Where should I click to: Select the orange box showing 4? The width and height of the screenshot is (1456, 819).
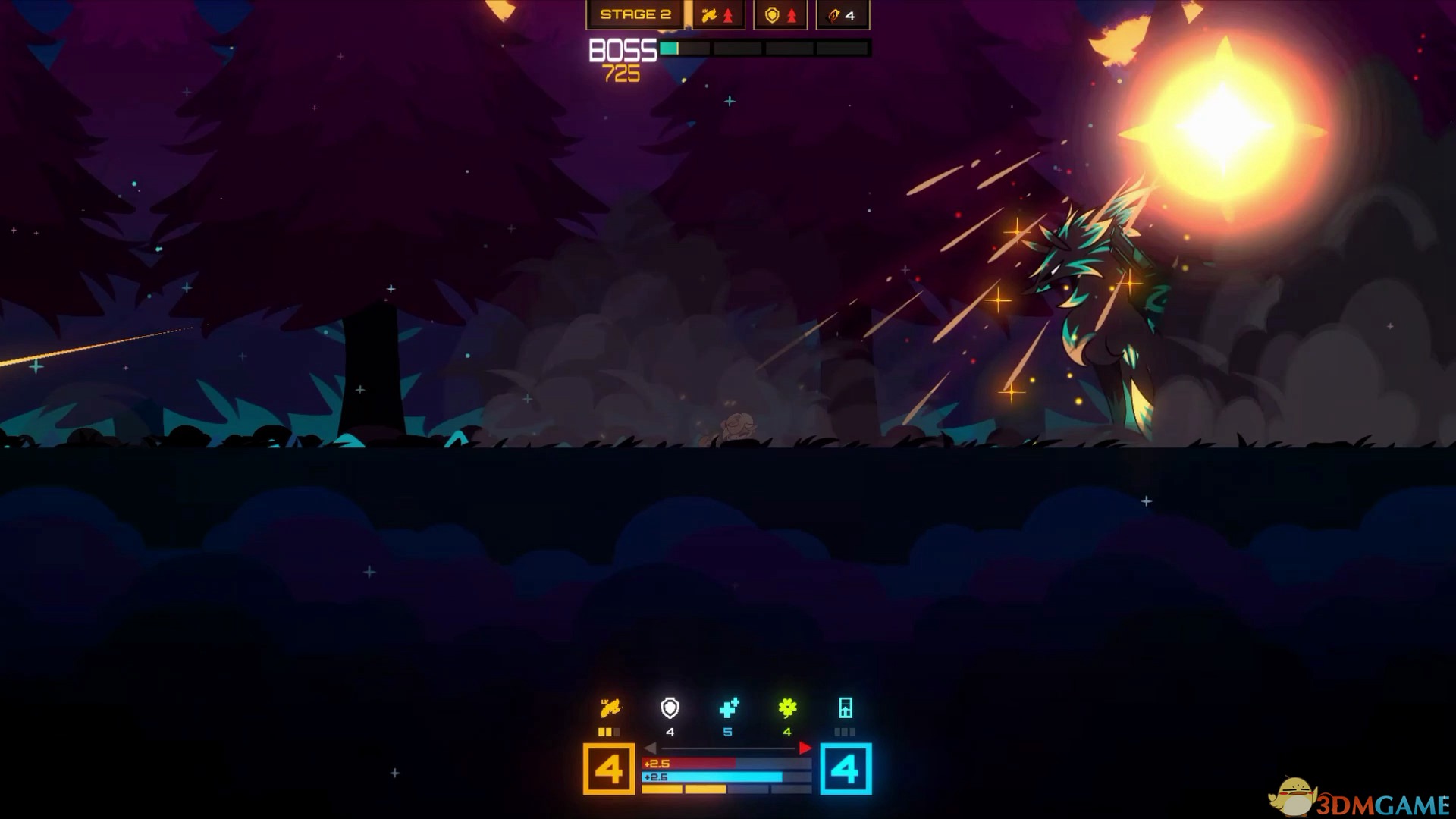609,770
